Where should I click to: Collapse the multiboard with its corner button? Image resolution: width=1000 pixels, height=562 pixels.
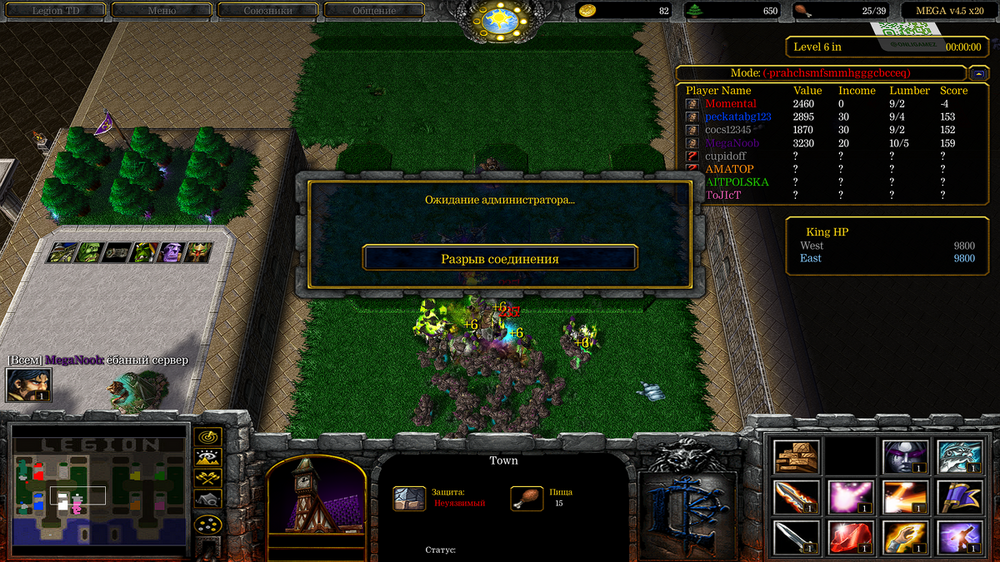click(x=979, y=73)
